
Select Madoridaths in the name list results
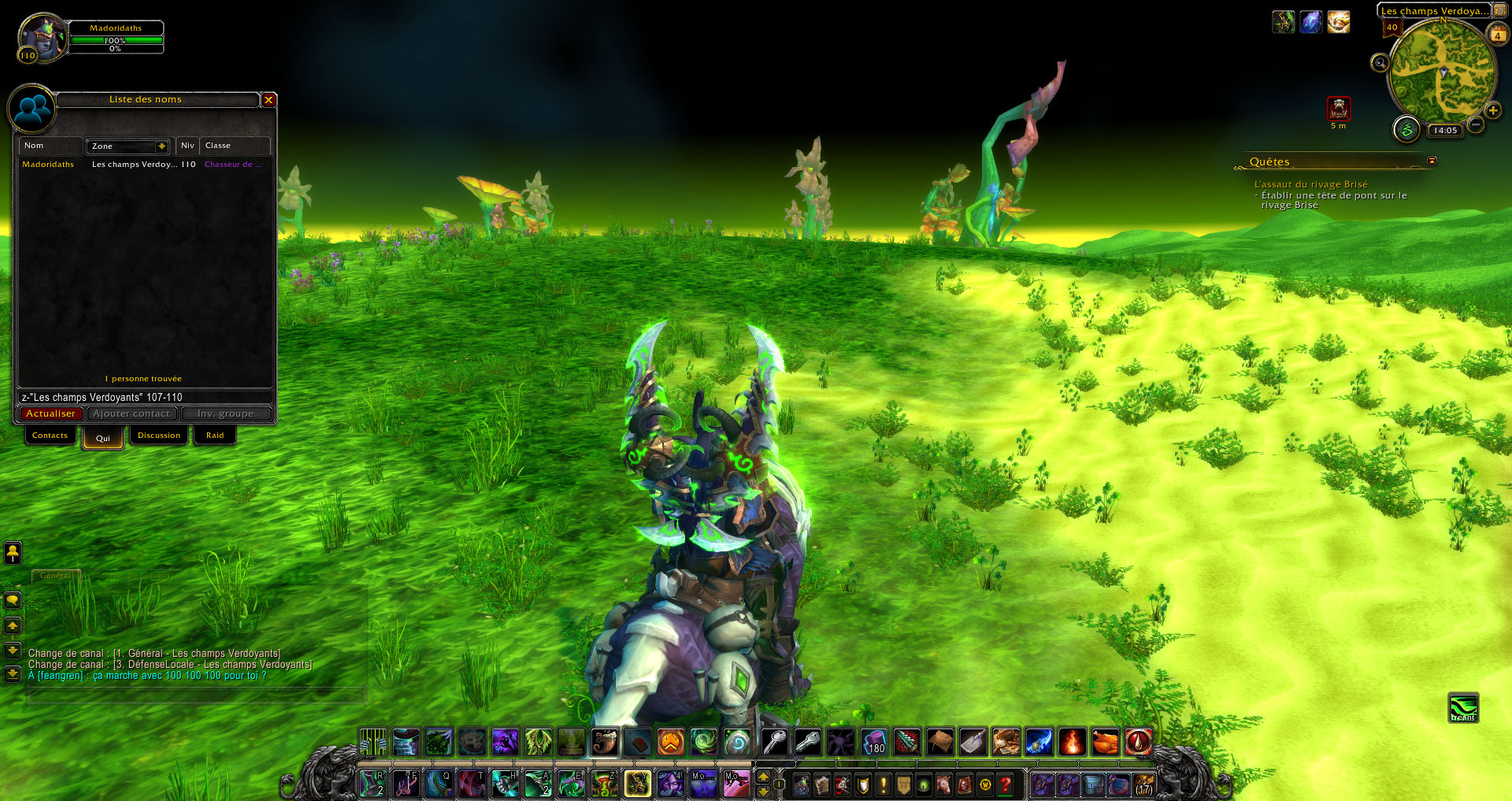(x=47, y=165)
